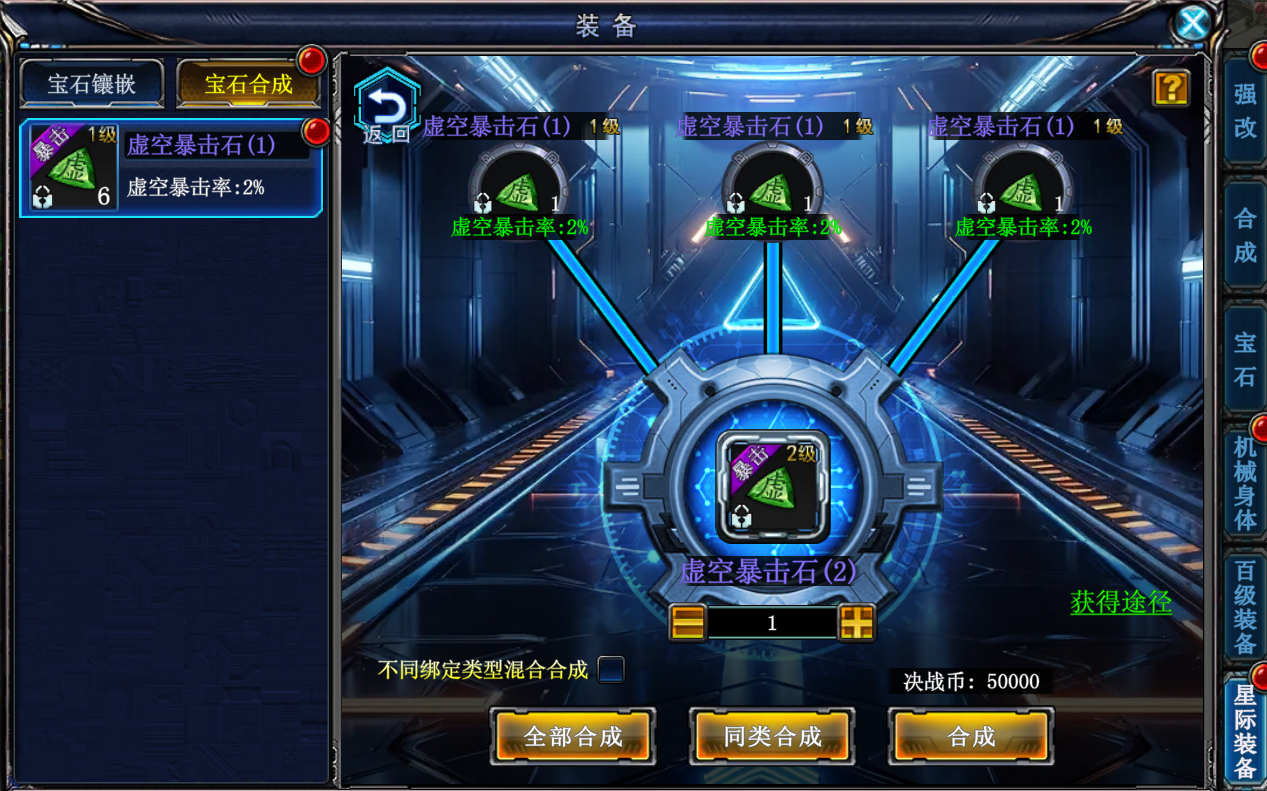Image resolution: width=1267 pixels, height=791 pixels.
Task: Decrease synthesis quantity with the minus button
Action: coord(688,623)
